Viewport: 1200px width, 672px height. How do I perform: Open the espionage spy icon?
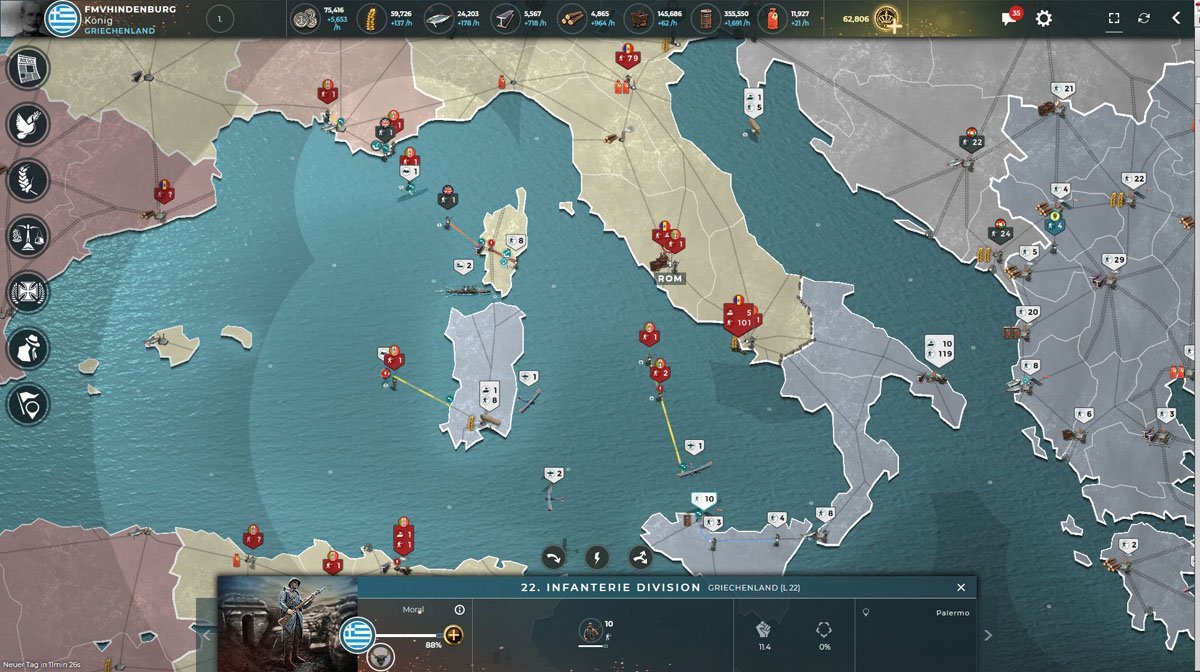28,349
